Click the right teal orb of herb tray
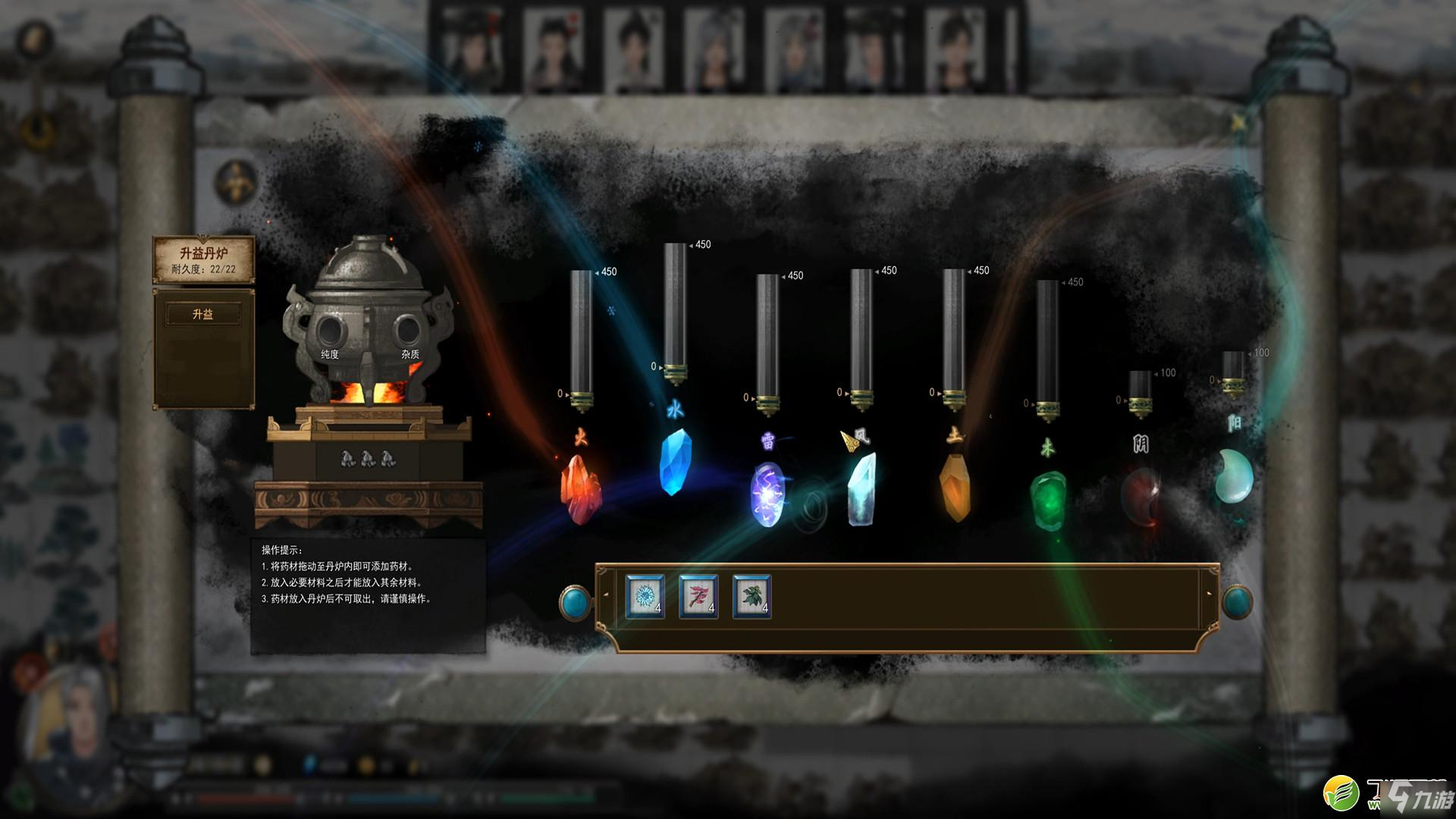This screenshot has width=1456, height=819. pyautogui.click(x=1238, y=603)
